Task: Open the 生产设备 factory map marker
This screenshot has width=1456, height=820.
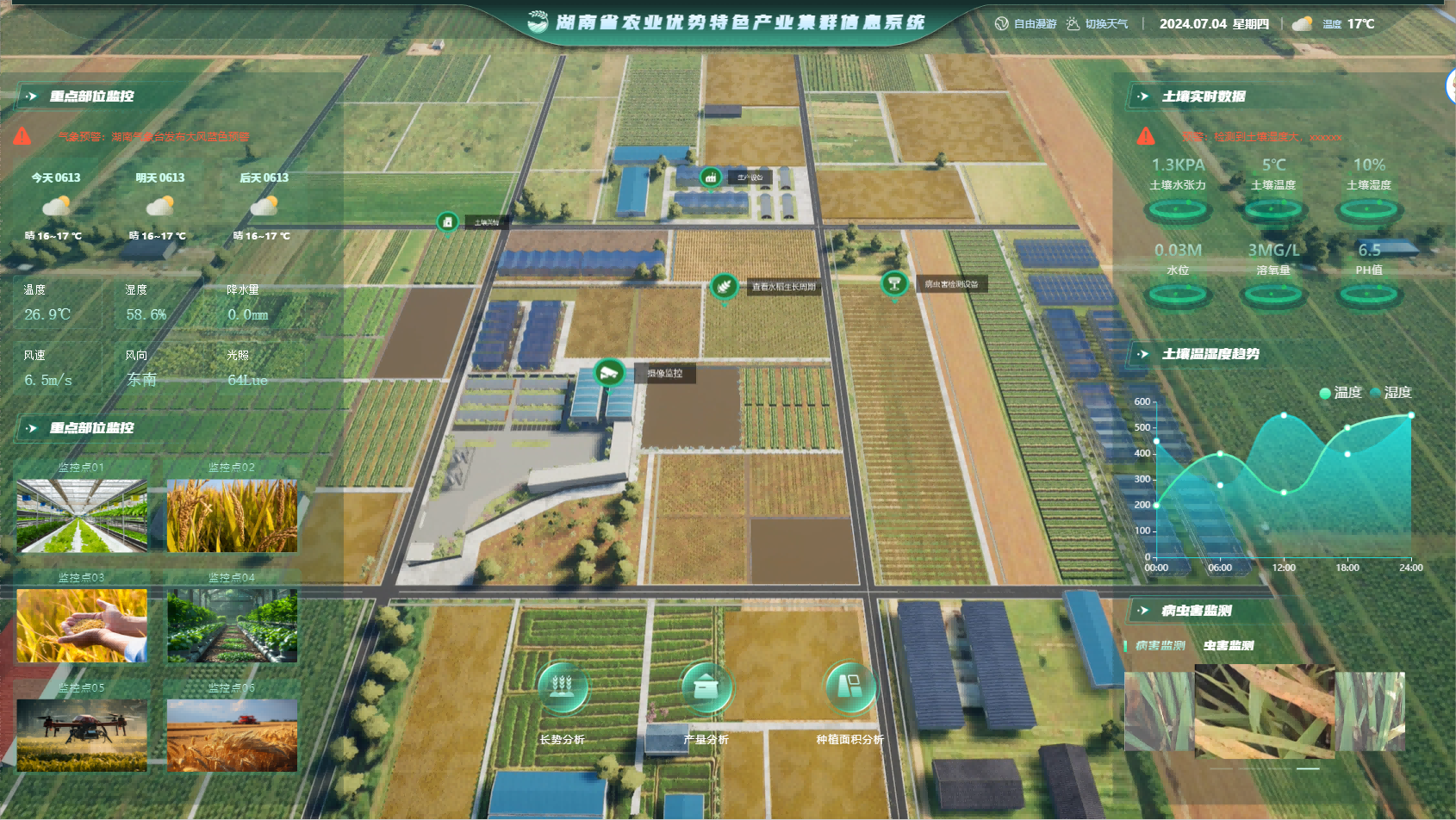Action: pyautogui.click(x=711, y=177)
